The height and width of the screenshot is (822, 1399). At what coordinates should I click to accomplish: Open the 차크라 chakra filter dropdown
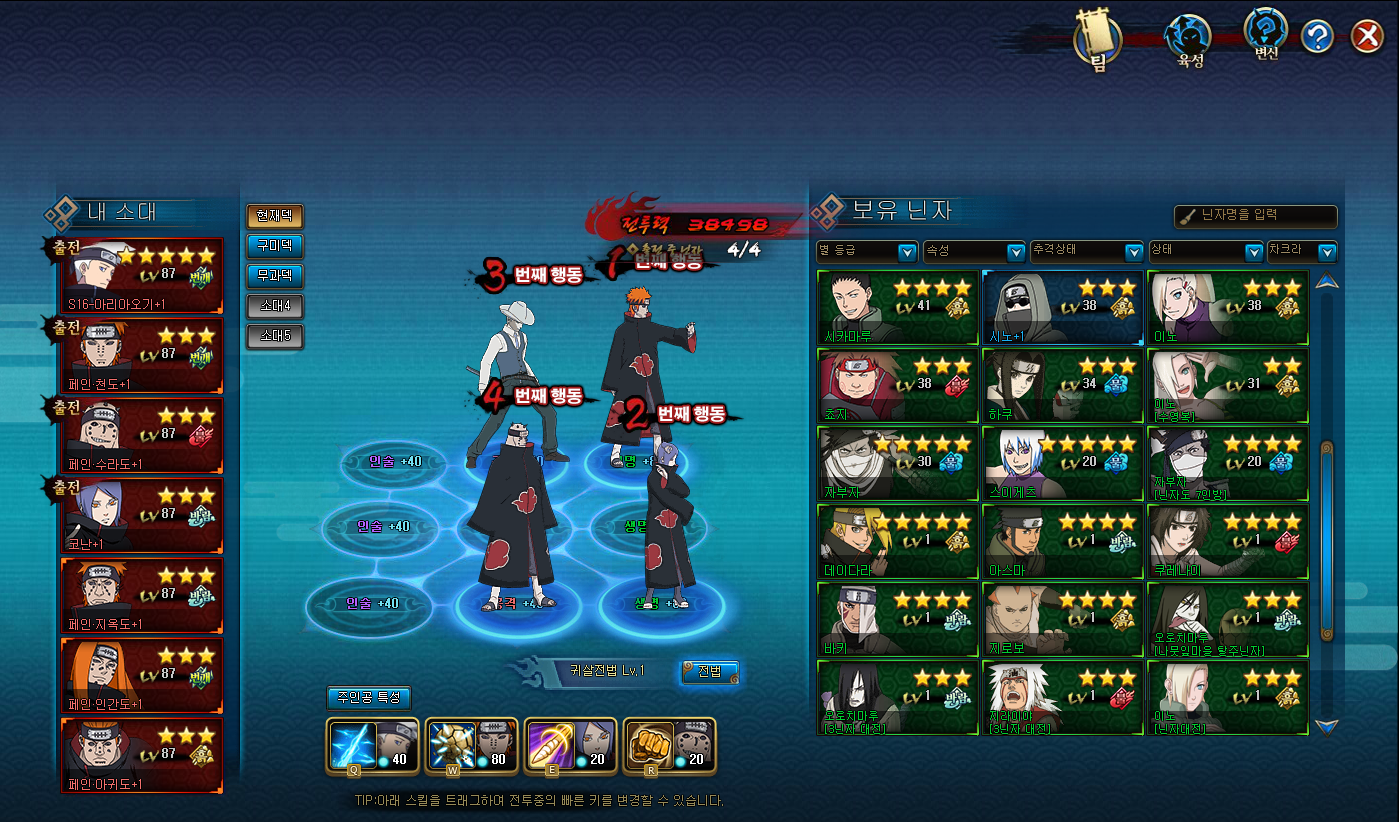(1301, 251)
